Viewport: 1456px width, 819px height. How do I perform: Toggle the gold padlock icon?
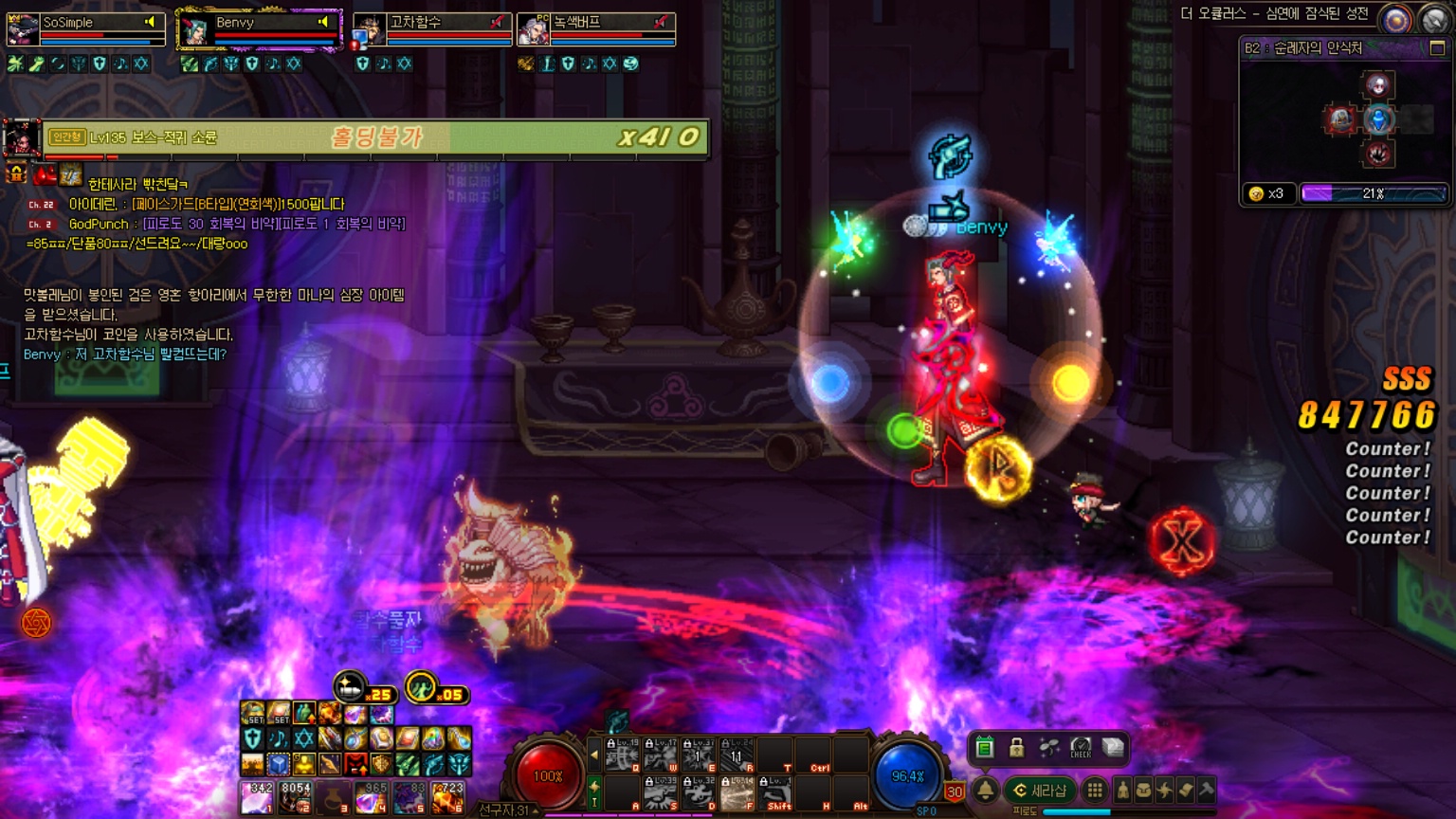1016,748
